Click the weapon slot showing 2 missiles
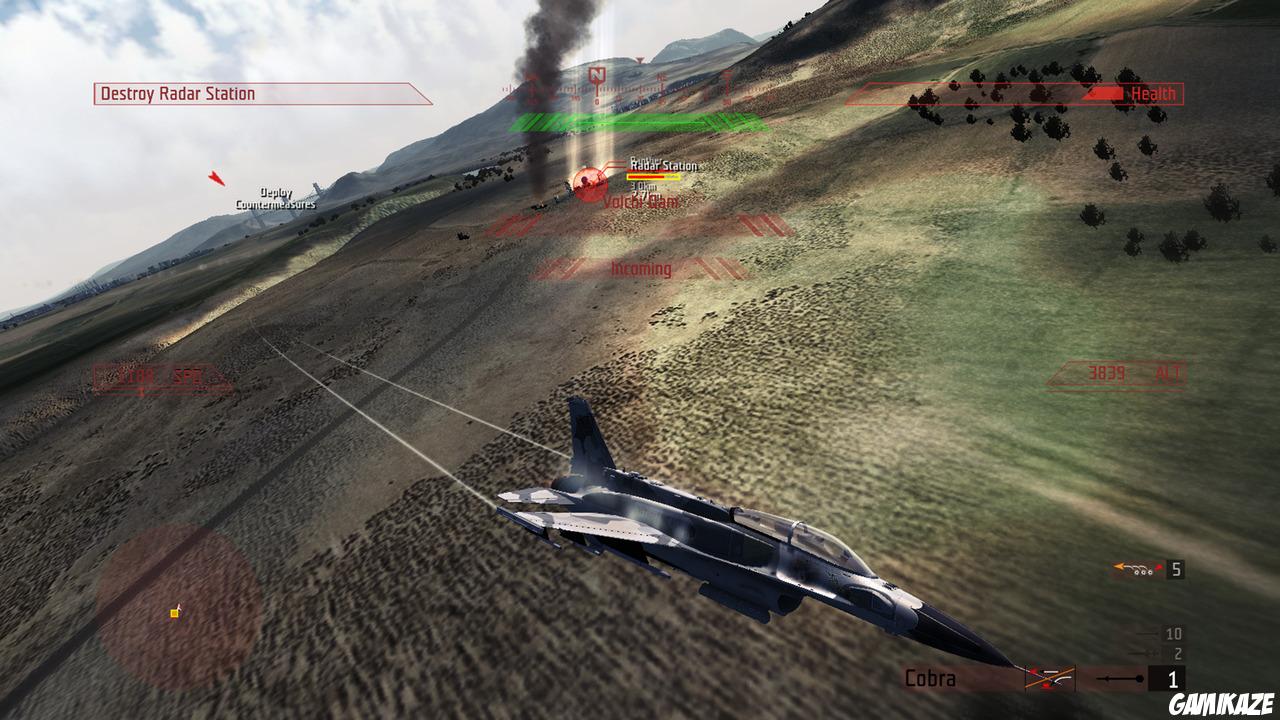Screen dimensions: 1280x720 [x=1176, y=652]
